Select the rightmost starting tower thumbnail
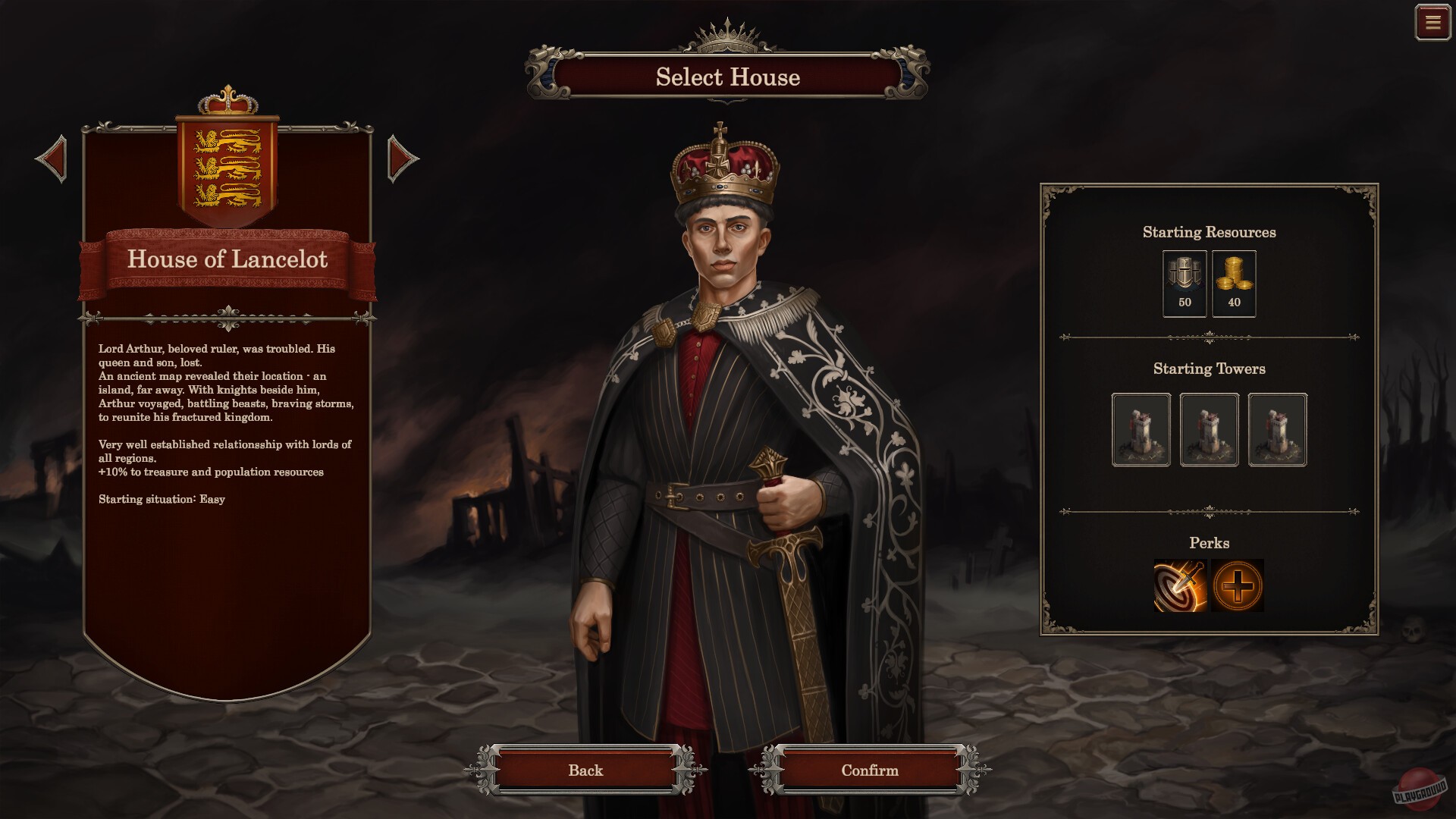1456x819 pixels. click(1277, 430)
